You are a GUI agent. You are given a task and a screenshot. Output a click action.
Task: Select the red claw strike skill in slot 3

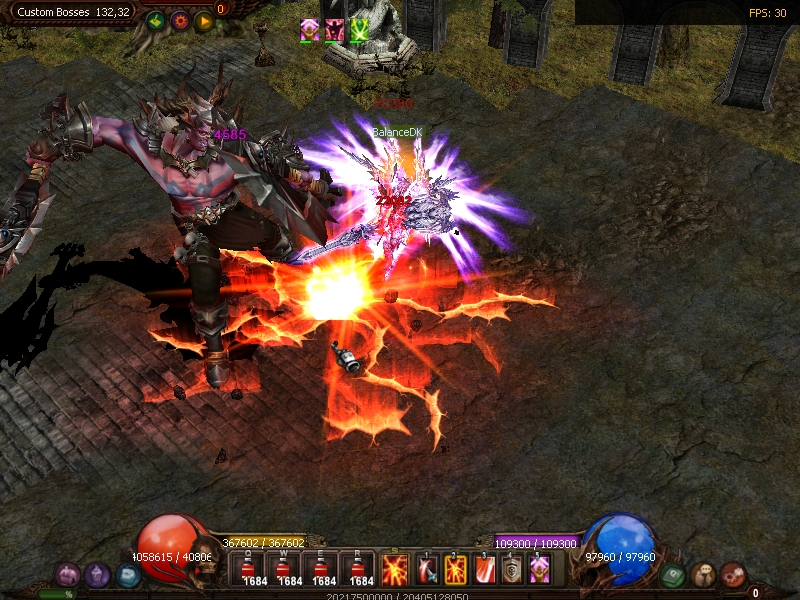click(484, 570)
